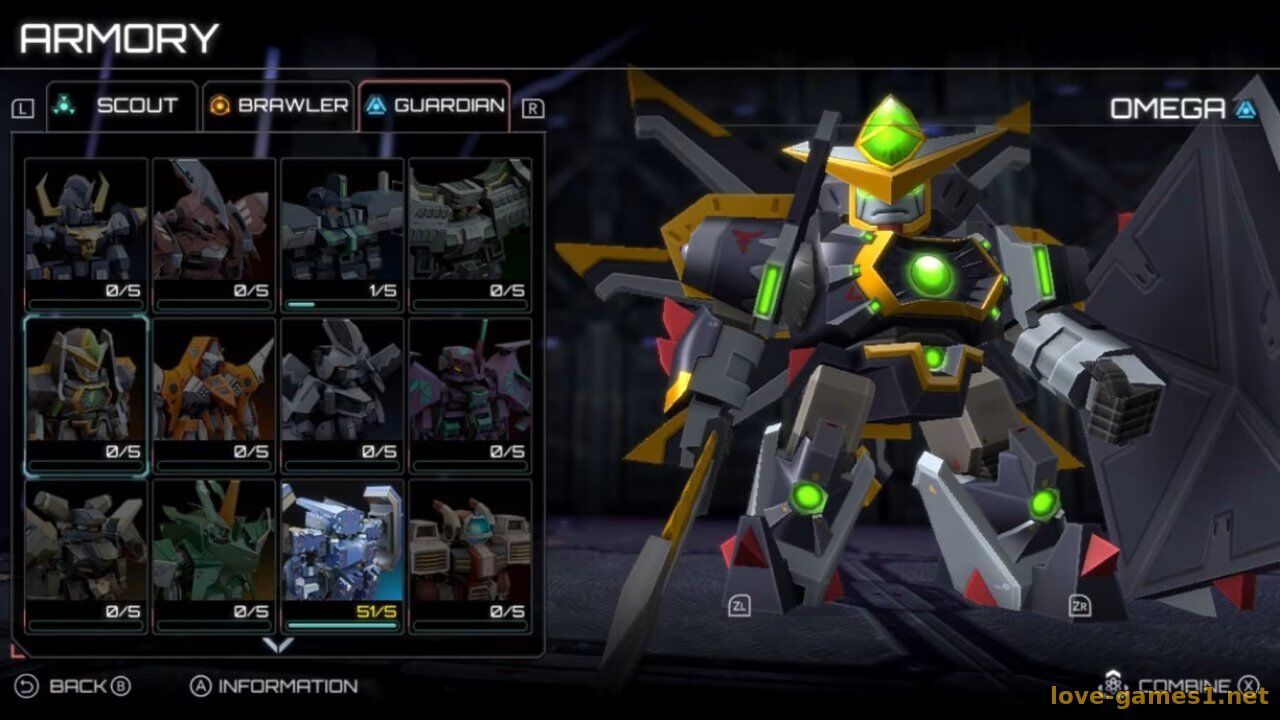Select the red and white truck mech

[x=470, y=555]
